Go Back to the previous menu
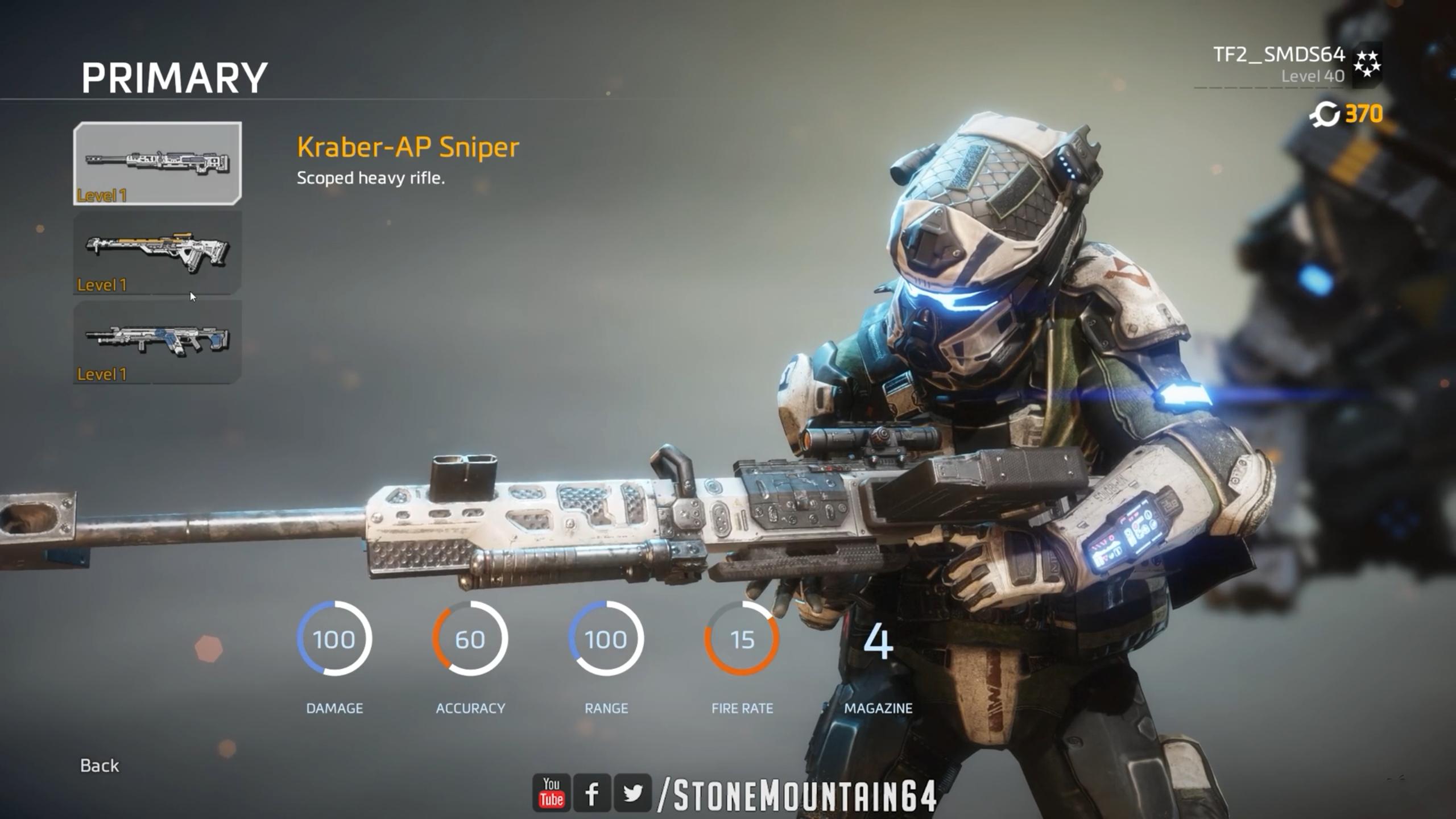 point(100,766)
